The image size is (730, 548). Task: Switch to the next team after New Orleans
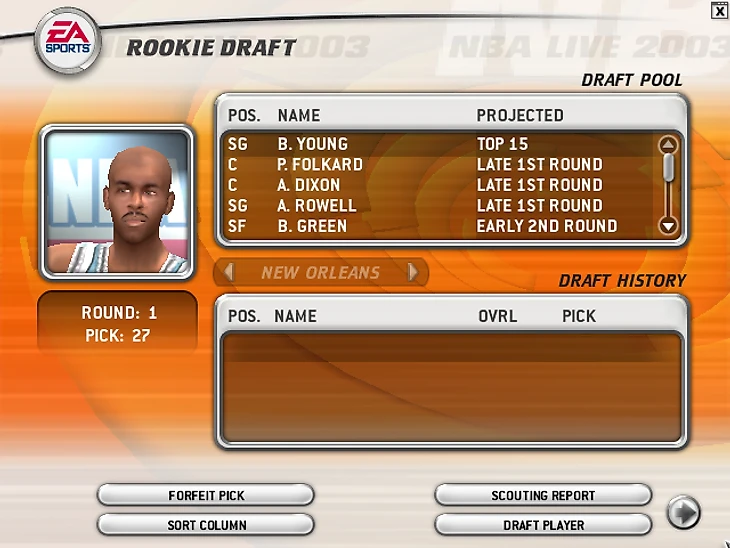[x=412, y=272]
